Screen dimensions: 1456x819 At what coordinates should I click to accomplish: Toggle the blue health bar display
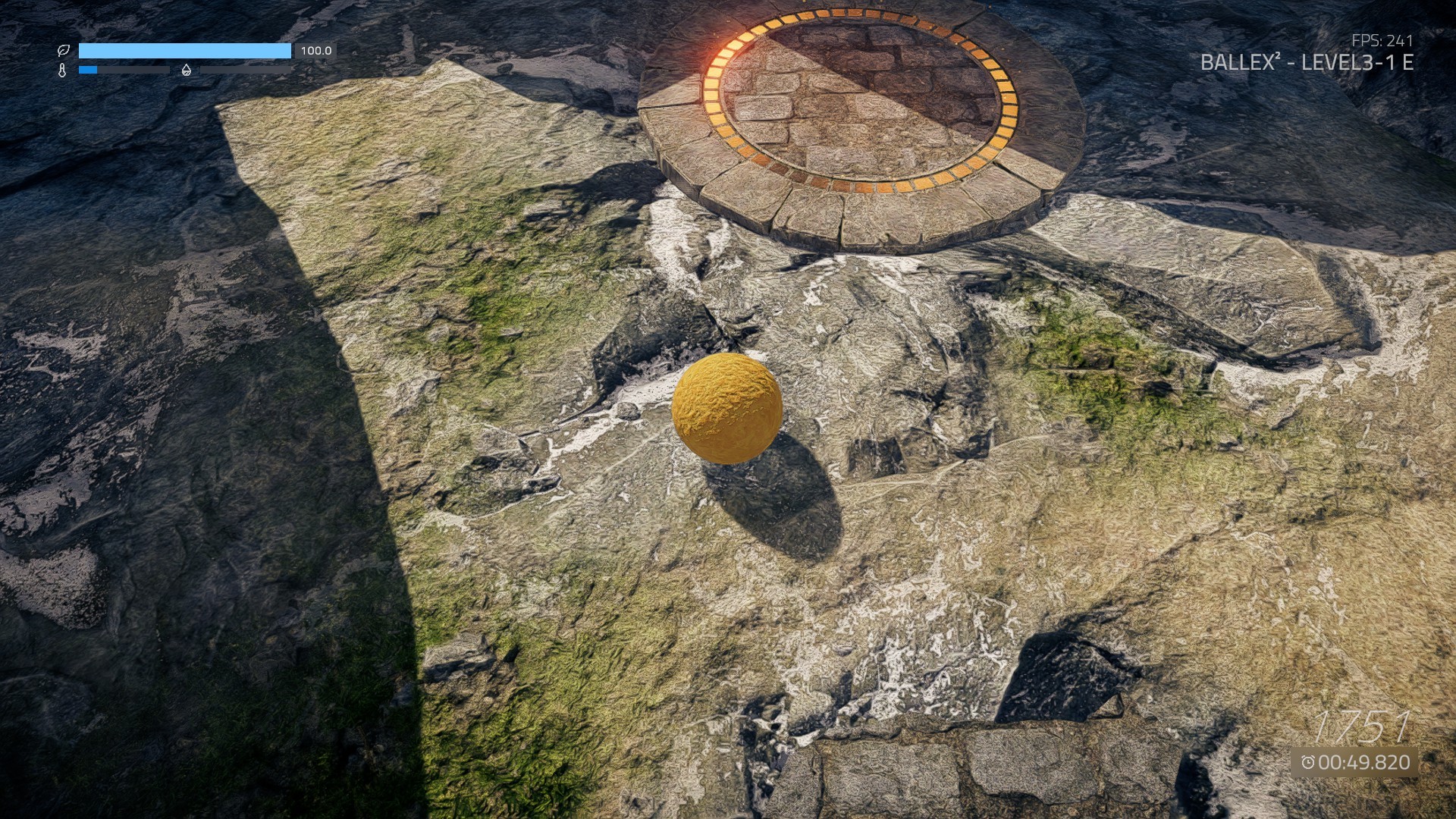coord(186,50)
